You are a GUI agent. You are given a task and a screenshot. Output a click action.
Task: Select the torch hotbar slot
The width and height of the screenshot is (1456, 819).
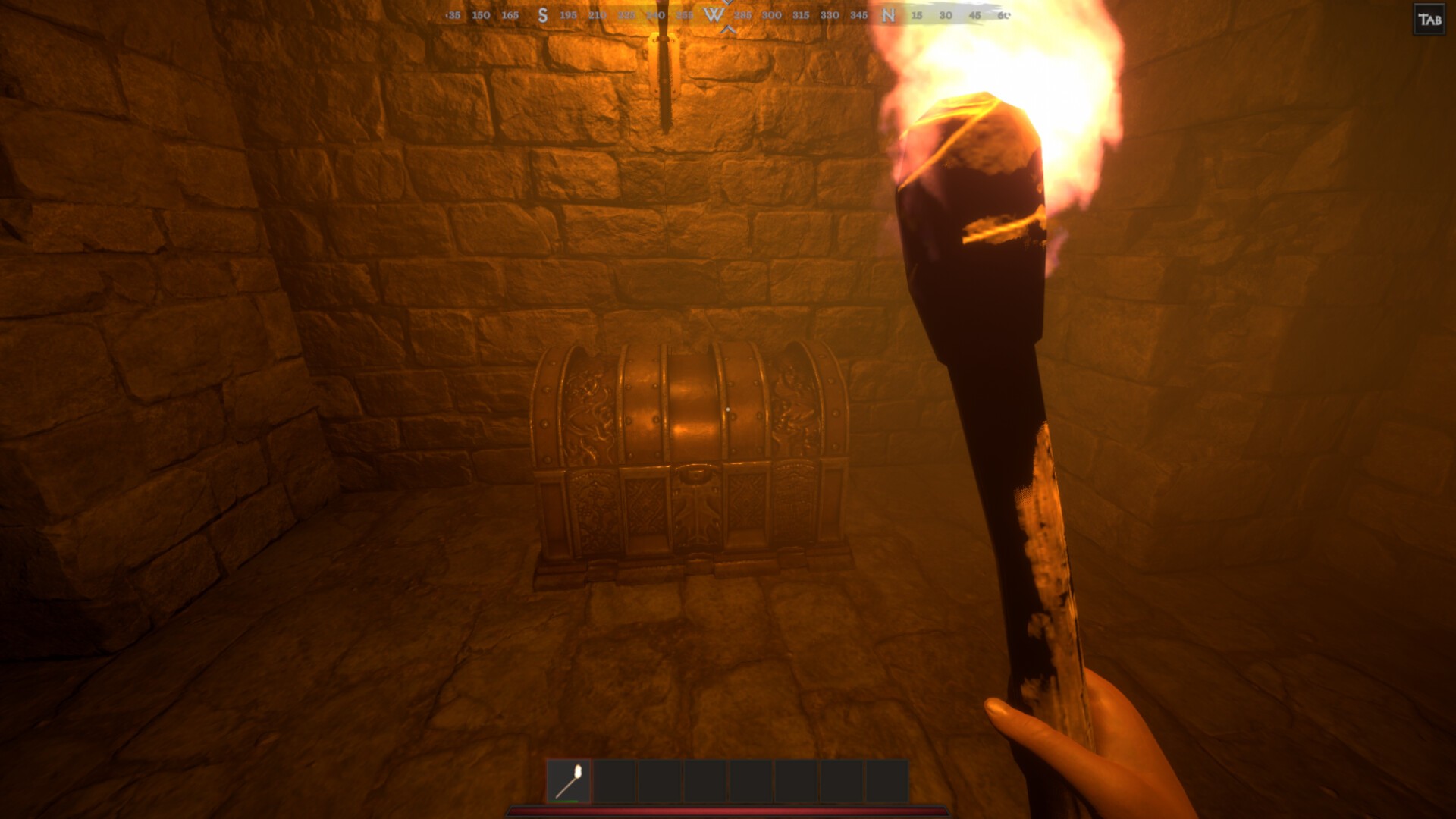coord(569,781)
